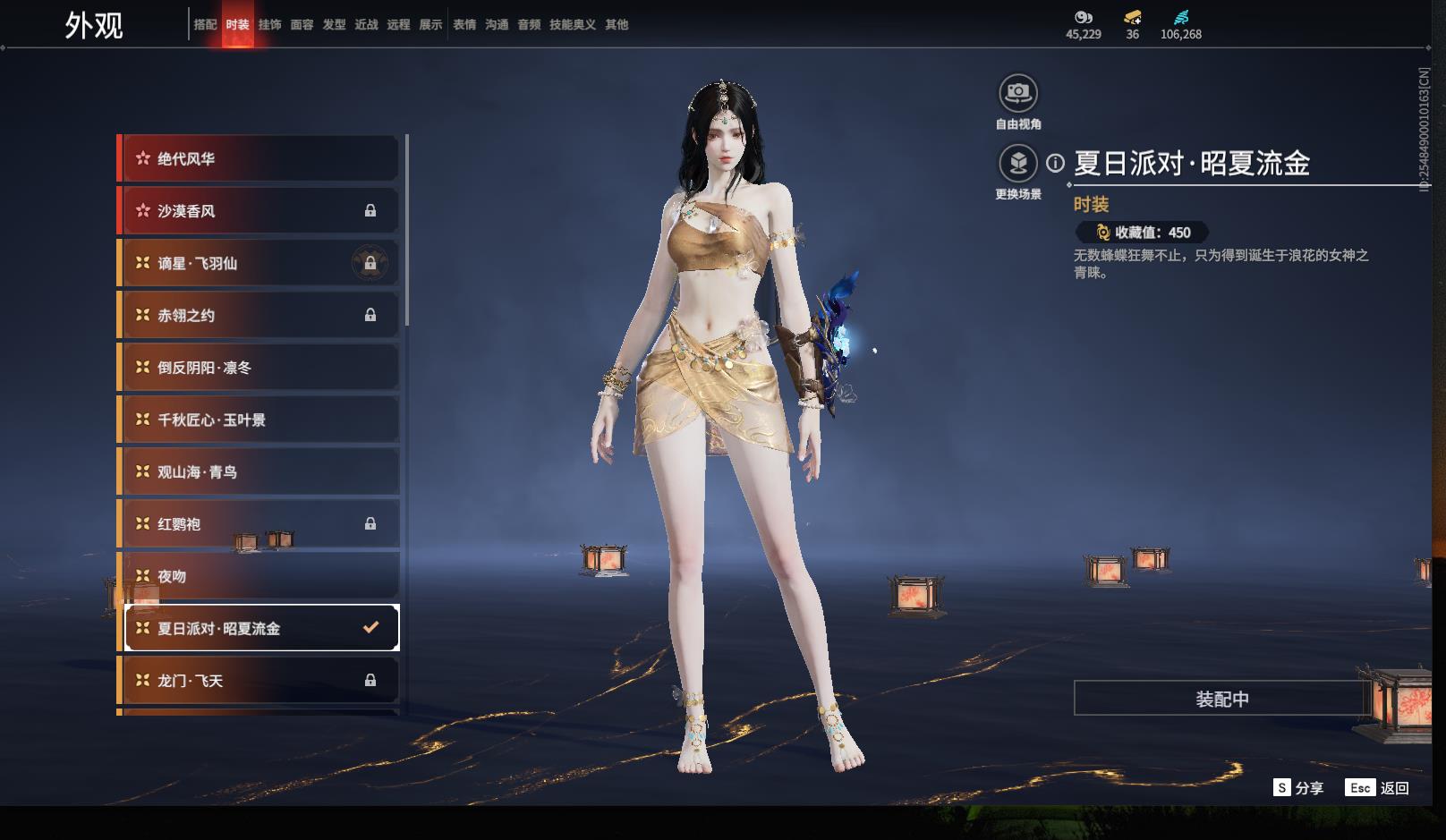Choose the 倒反阴阳·凛冬 outfit
This screenshot has width=1446, height=840.
259,368
